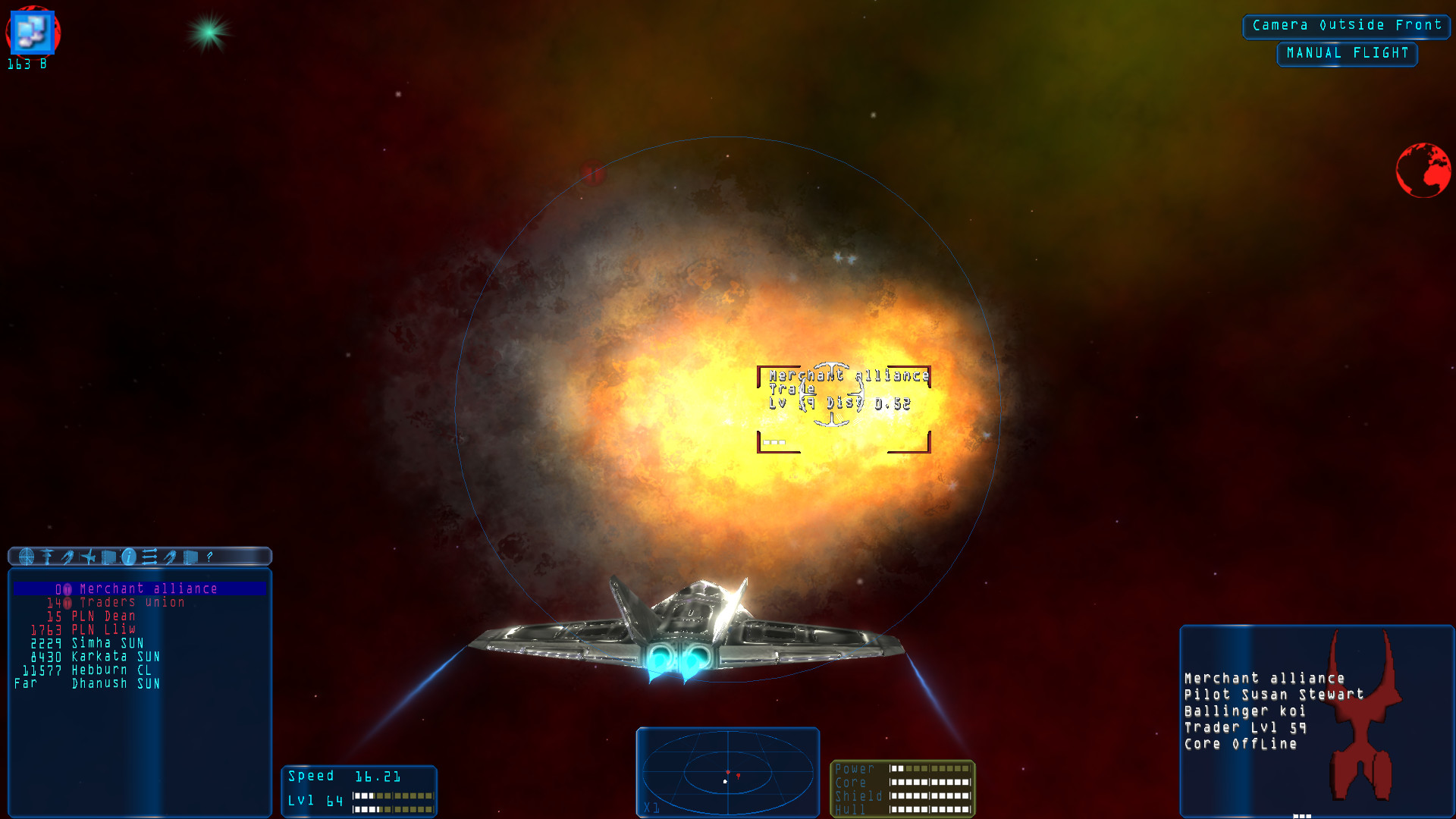Select the radar scanner icon in the target panel toolbar
1456x819 pixels.
click(27, 557)
